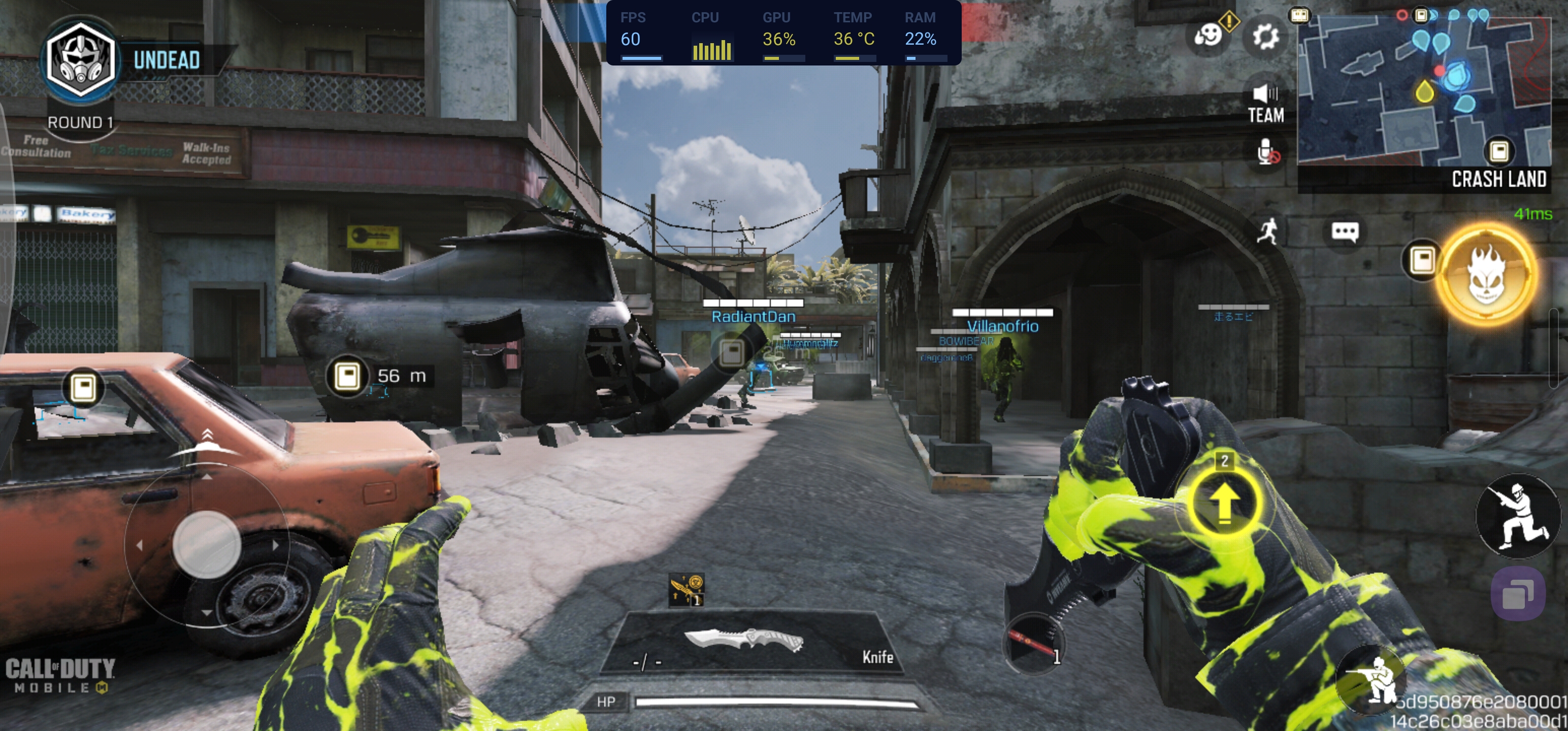Tap the FPS performance overlay panel
This screenshot has width=1568, height=731.
tap(783, 33)
